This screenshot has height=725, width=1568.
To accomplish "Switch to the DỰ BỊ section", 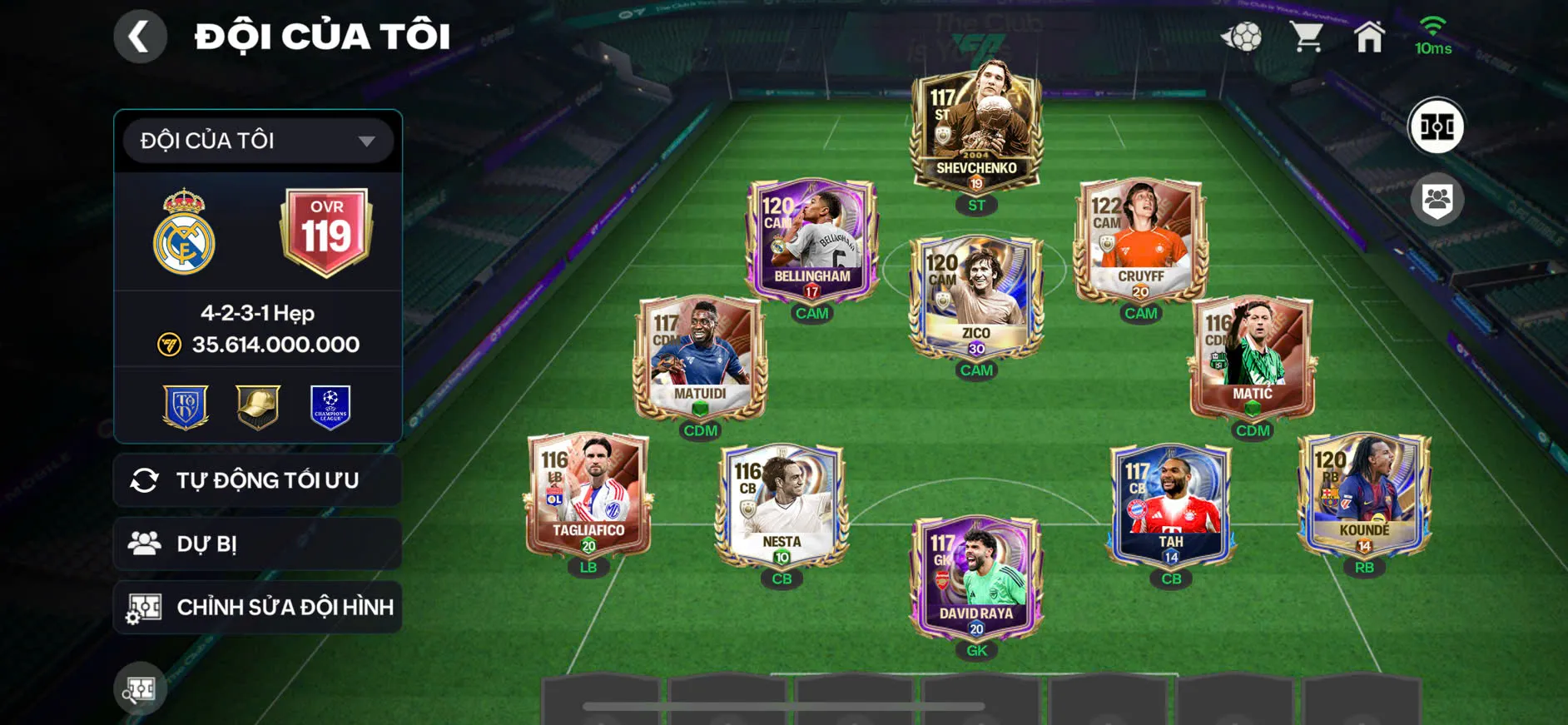I will 256,544.
